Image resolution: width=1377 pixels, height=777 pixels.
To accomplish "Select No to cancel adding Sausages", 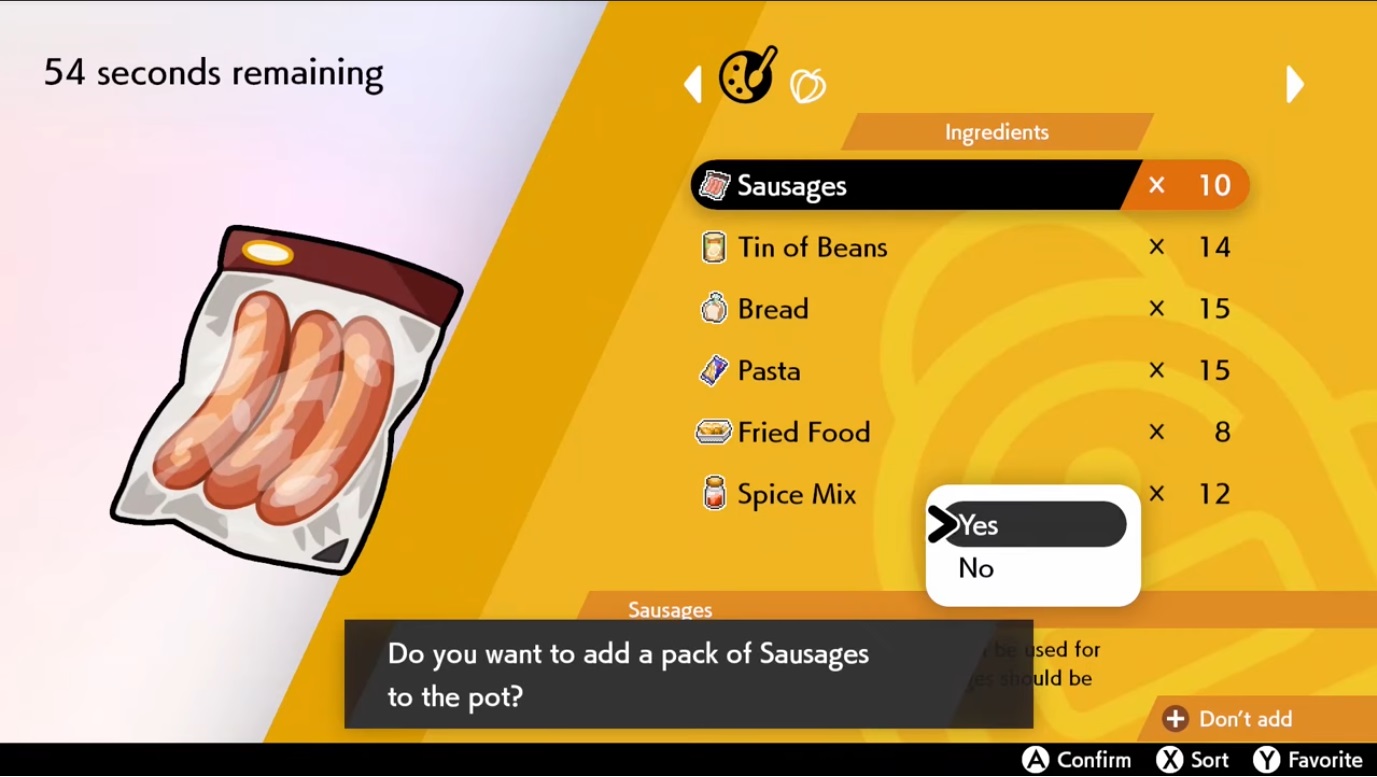I will click(975, 568).
